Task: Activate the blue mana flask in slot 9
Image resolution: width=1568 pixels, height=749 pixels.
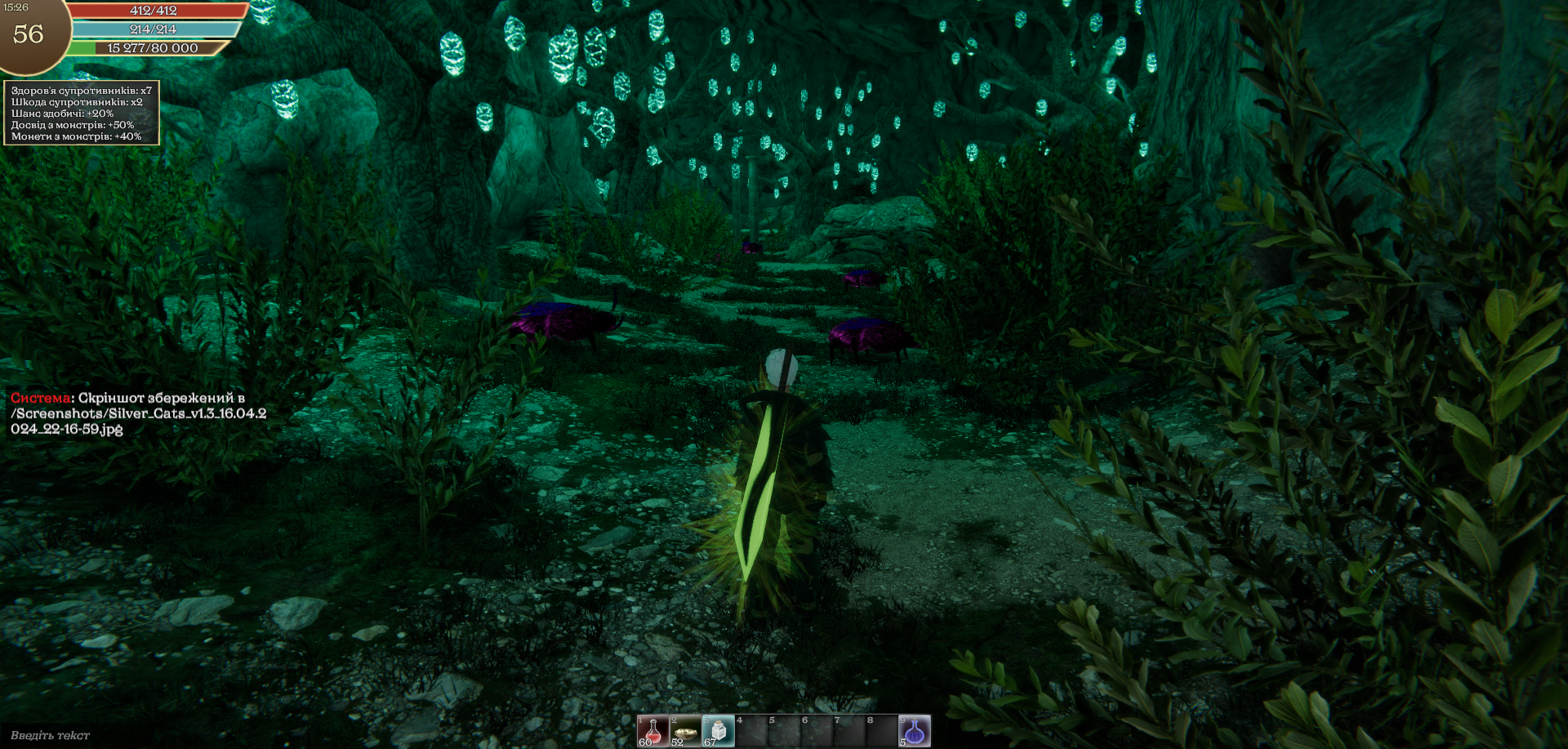Action: coord(915,731)
